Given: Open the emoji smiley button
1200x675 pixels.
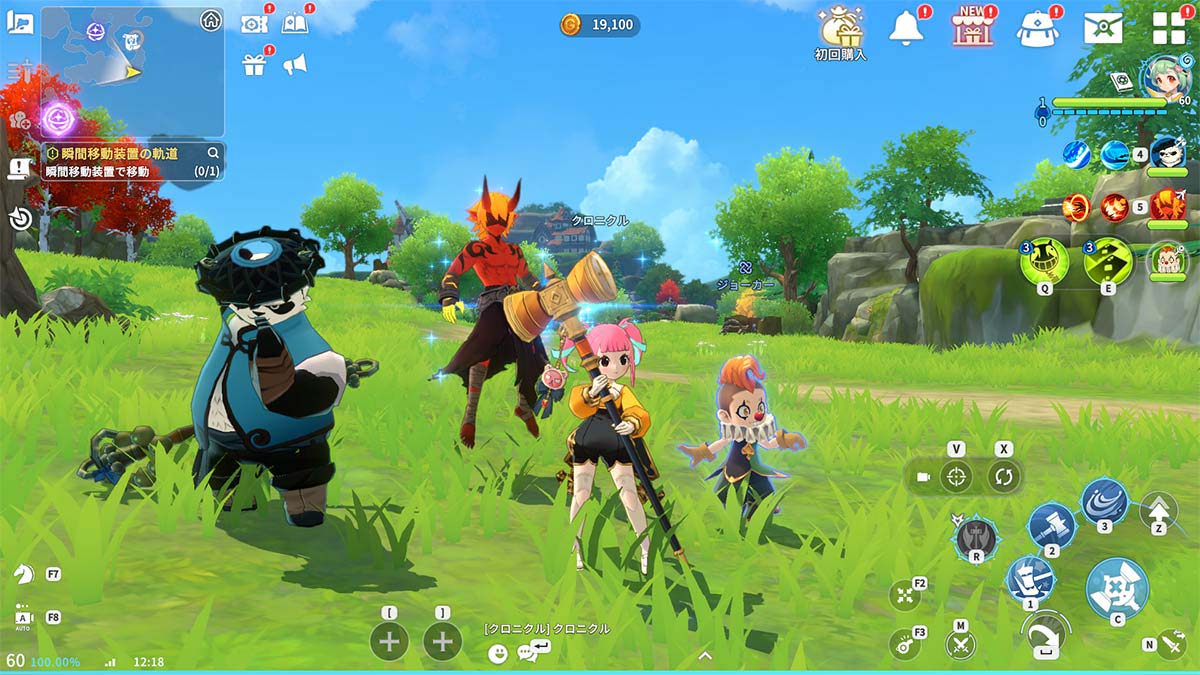Looking at the screenshot, I should 498,653.
